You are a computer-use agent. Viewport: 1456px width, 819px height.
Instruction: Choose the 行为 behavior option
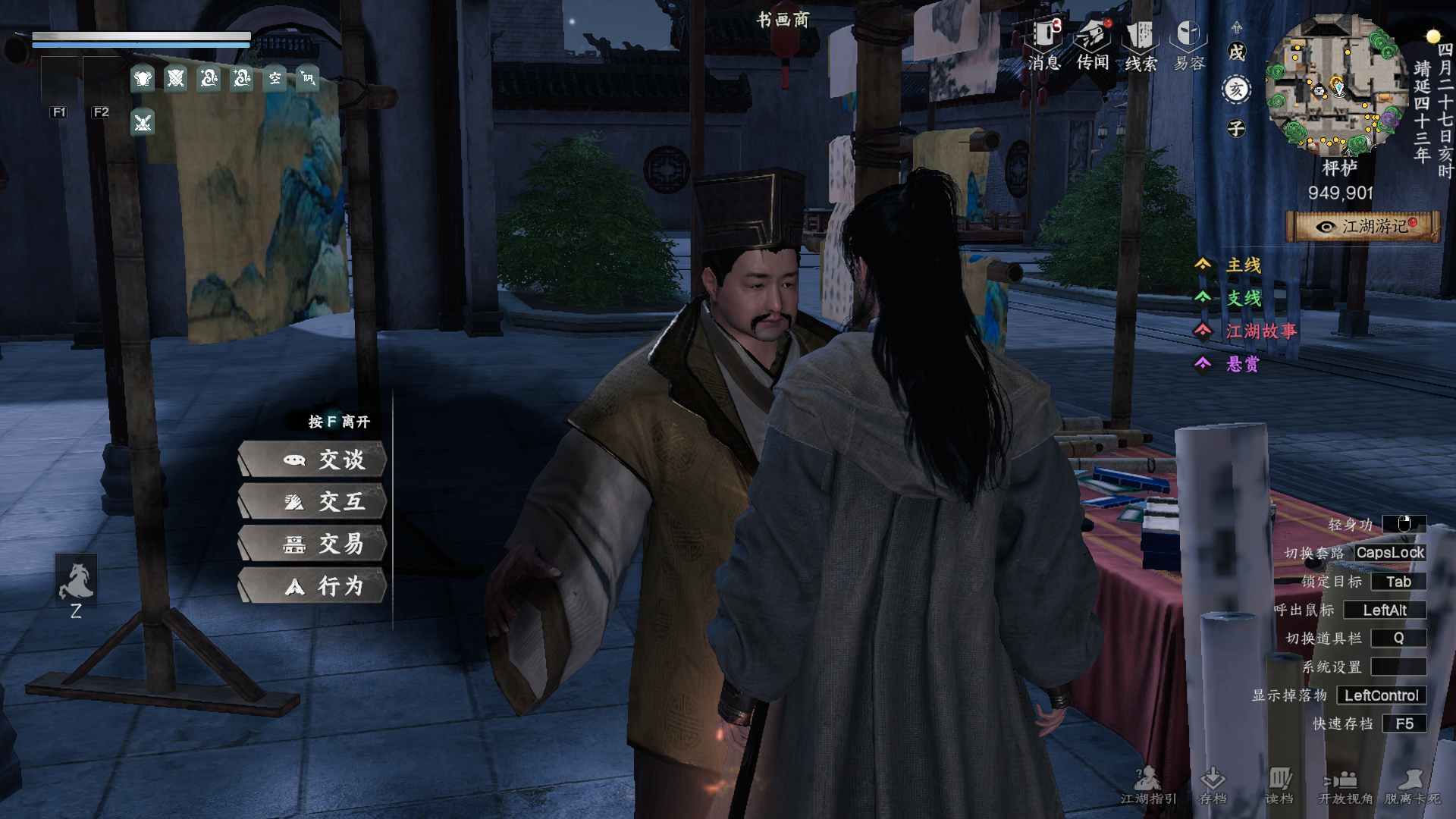coord(312,585)
